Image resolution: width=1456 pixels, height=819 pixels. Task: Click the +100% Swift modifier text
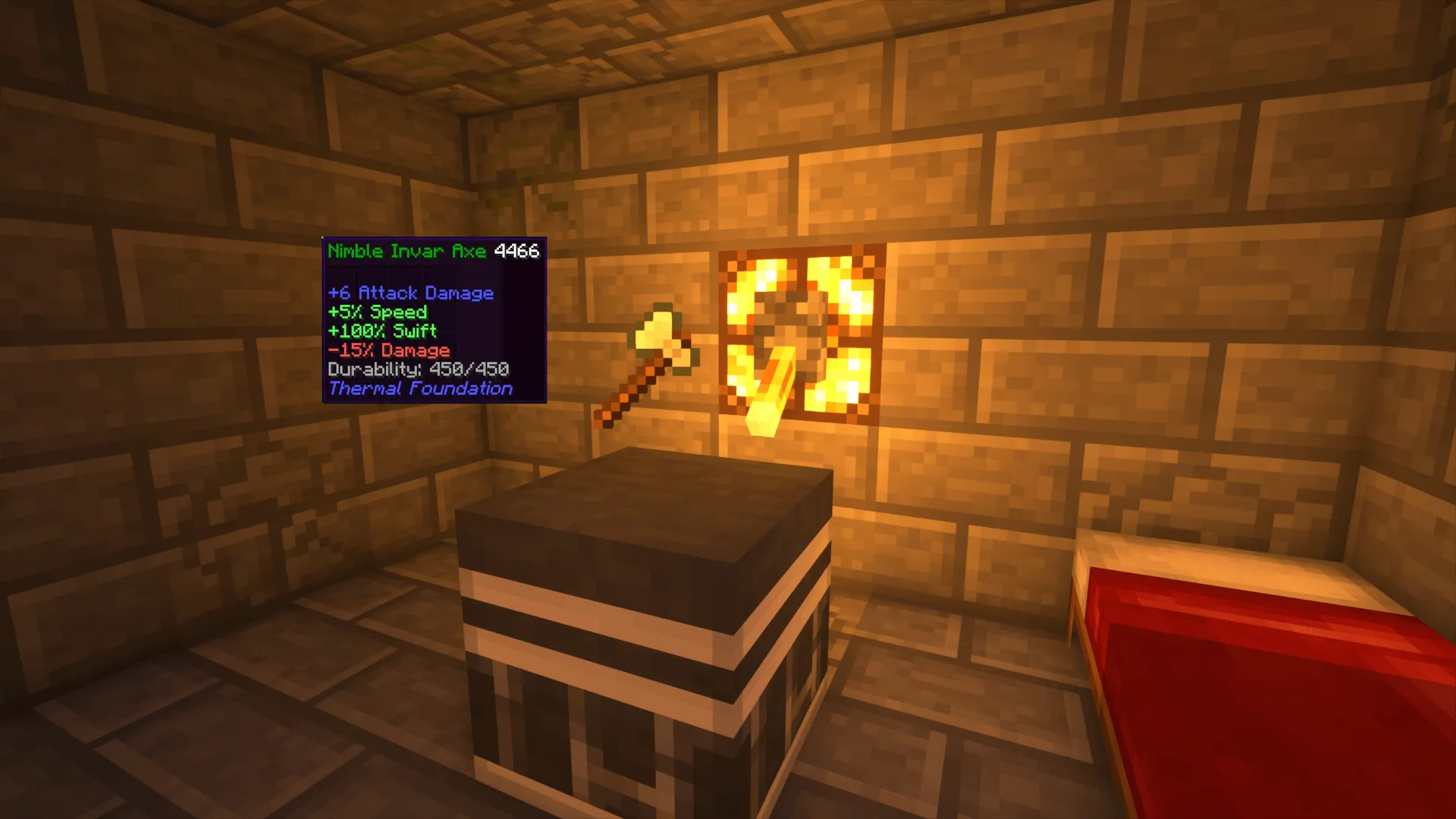click(x=382, y=331)
